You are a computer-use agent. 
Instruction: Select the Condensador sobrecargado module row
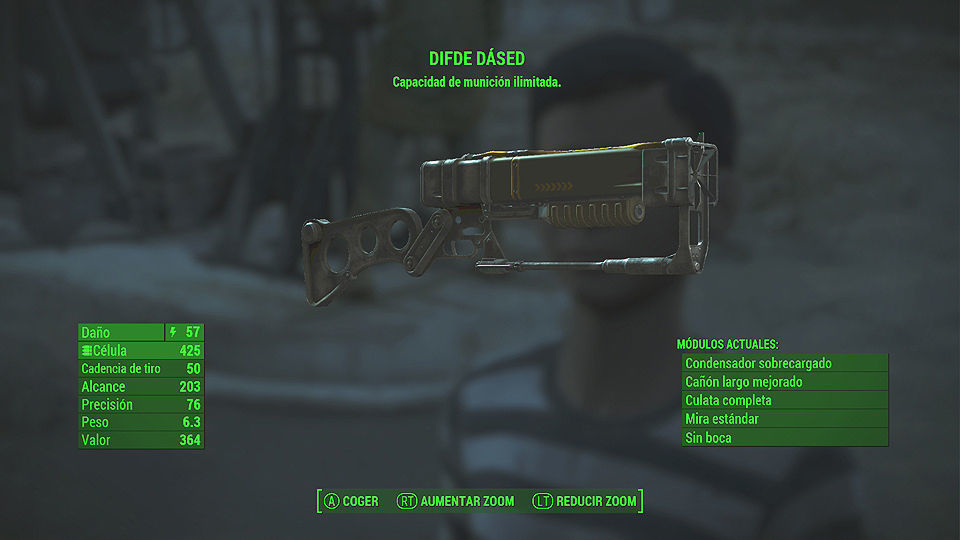pos(784,363)
